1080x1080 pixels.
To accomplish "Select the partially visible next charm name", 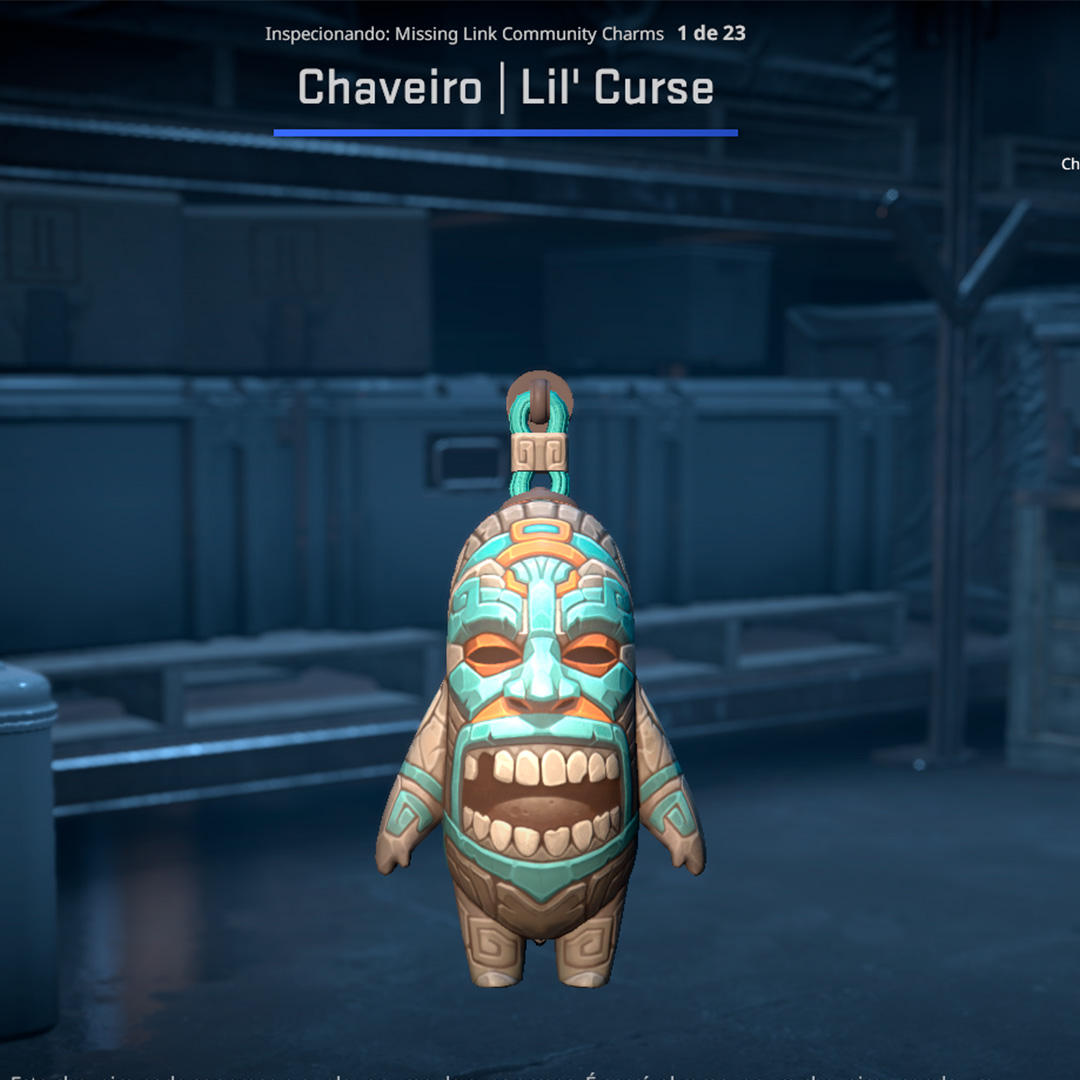I will 1070,164.
